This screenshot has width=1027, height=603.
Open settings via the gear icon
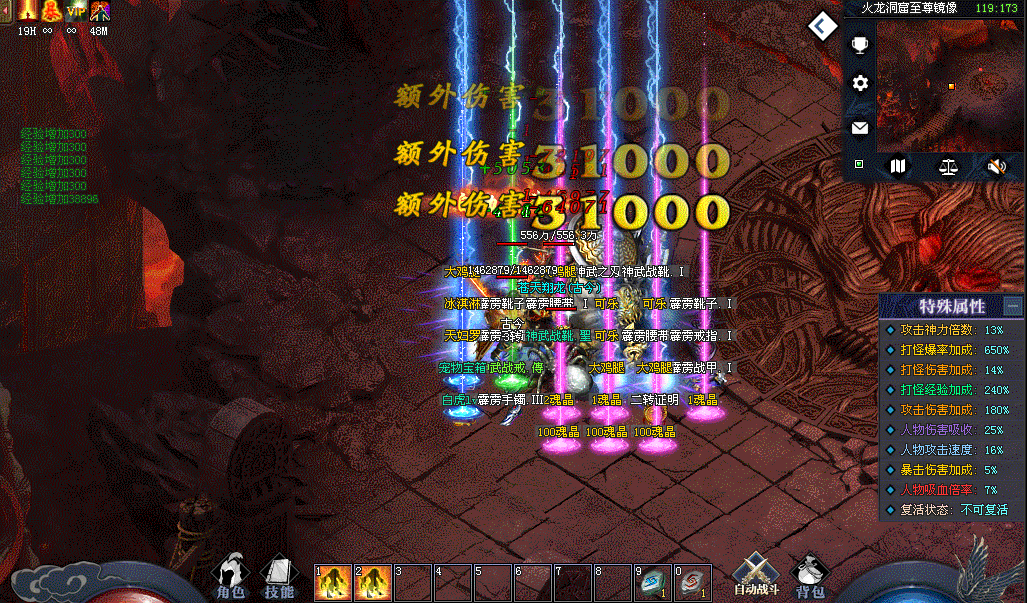[859, 84]
